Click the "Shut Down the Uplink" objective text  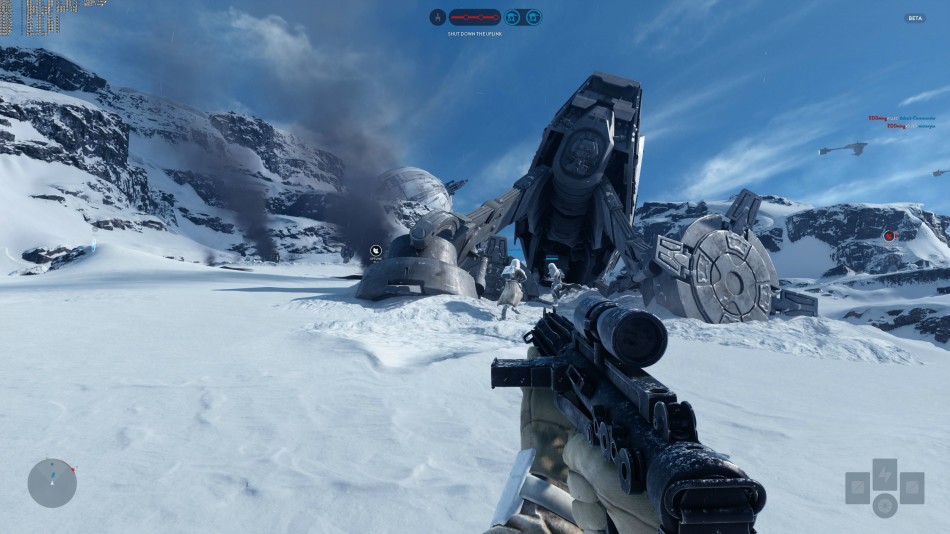pos(475,34)
